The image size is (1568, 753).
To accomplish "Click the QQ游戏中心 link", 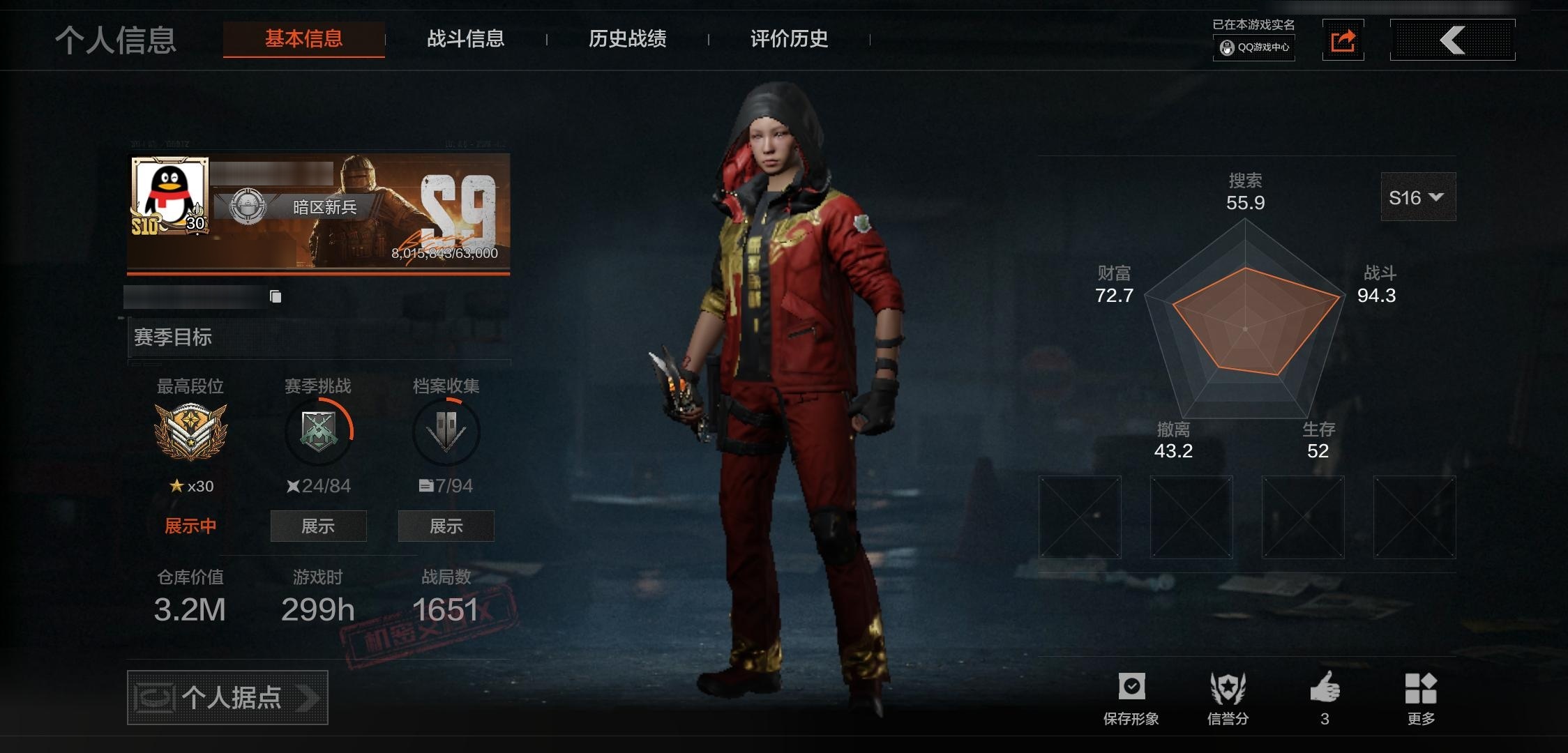I will tap(1253, 49).
